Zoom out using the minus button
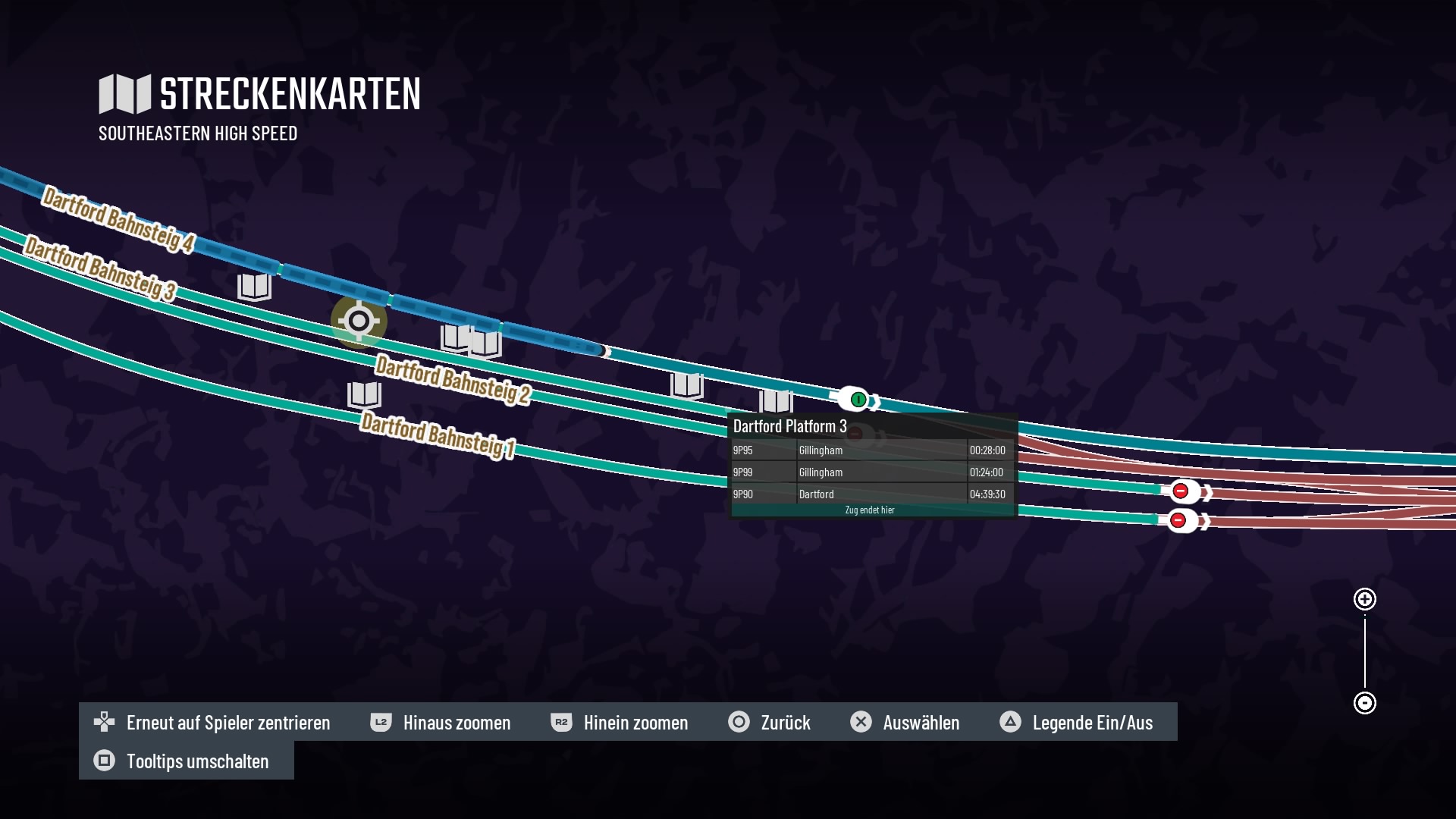Viewport: 1456px width, 819px height. (1365, 703)
